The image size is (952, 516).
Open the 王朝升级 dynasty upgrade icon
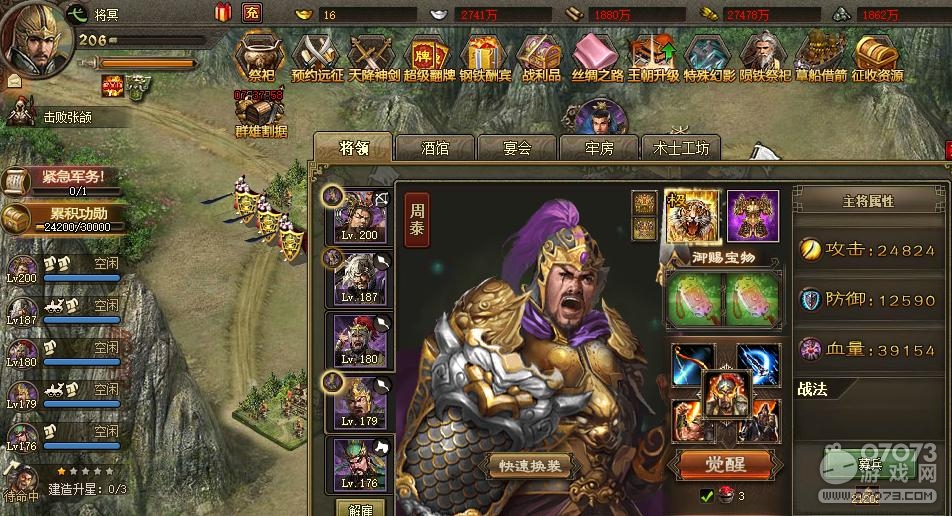pyautogui.click(x=653, y=54)
